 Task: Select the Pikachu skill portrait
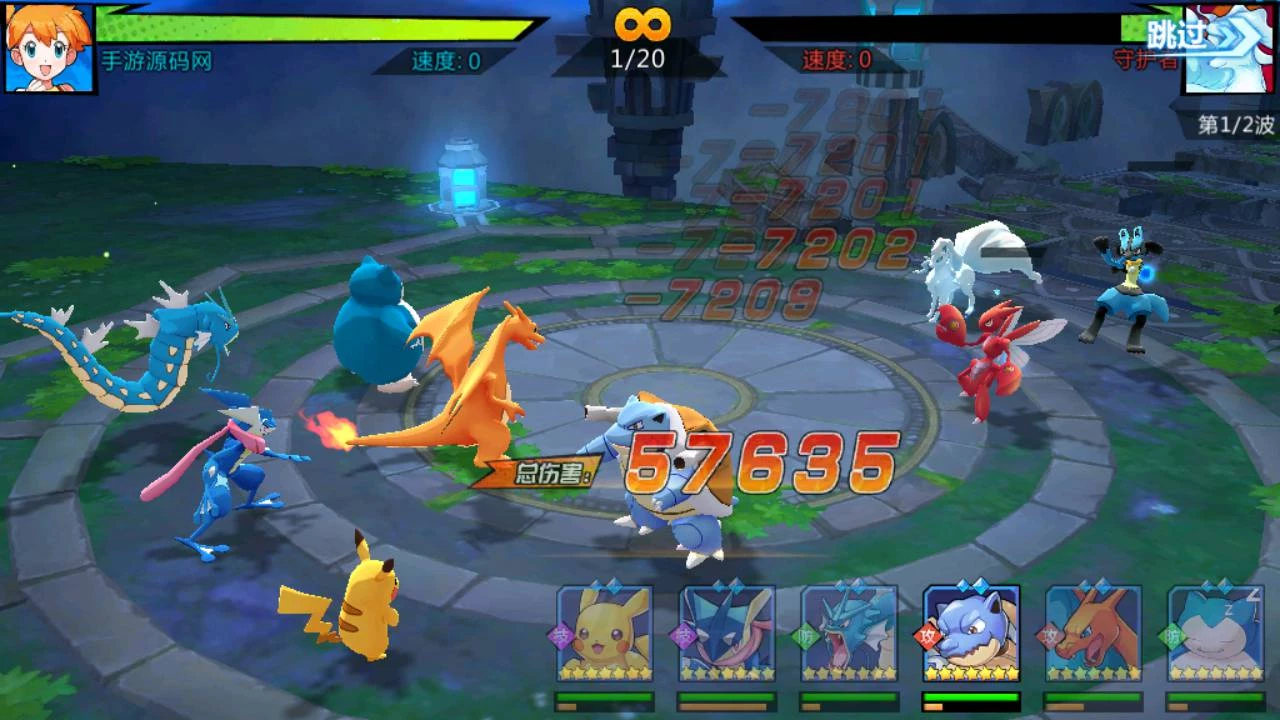[x=605, y=634]
